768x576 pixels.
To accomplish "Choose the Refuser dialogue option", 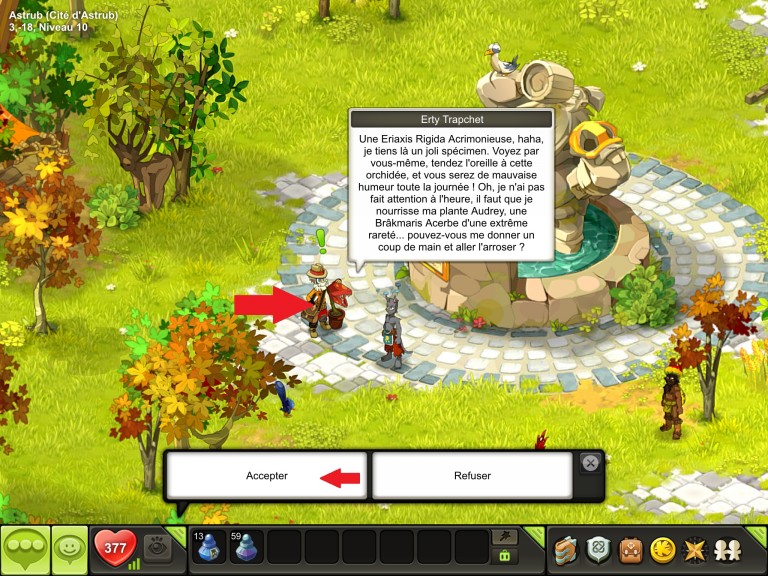I will 472,476.
